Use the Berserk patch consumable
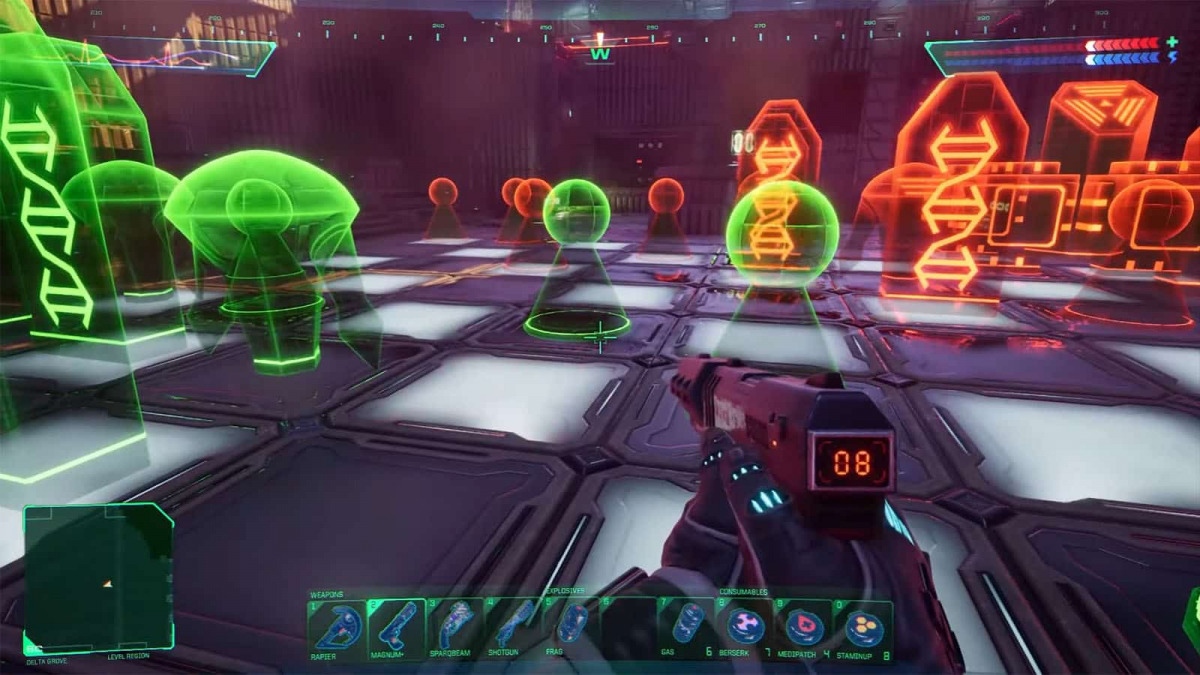Image resolution: width=1200 pixels, height=675 pixels. (x=746, y=626)
